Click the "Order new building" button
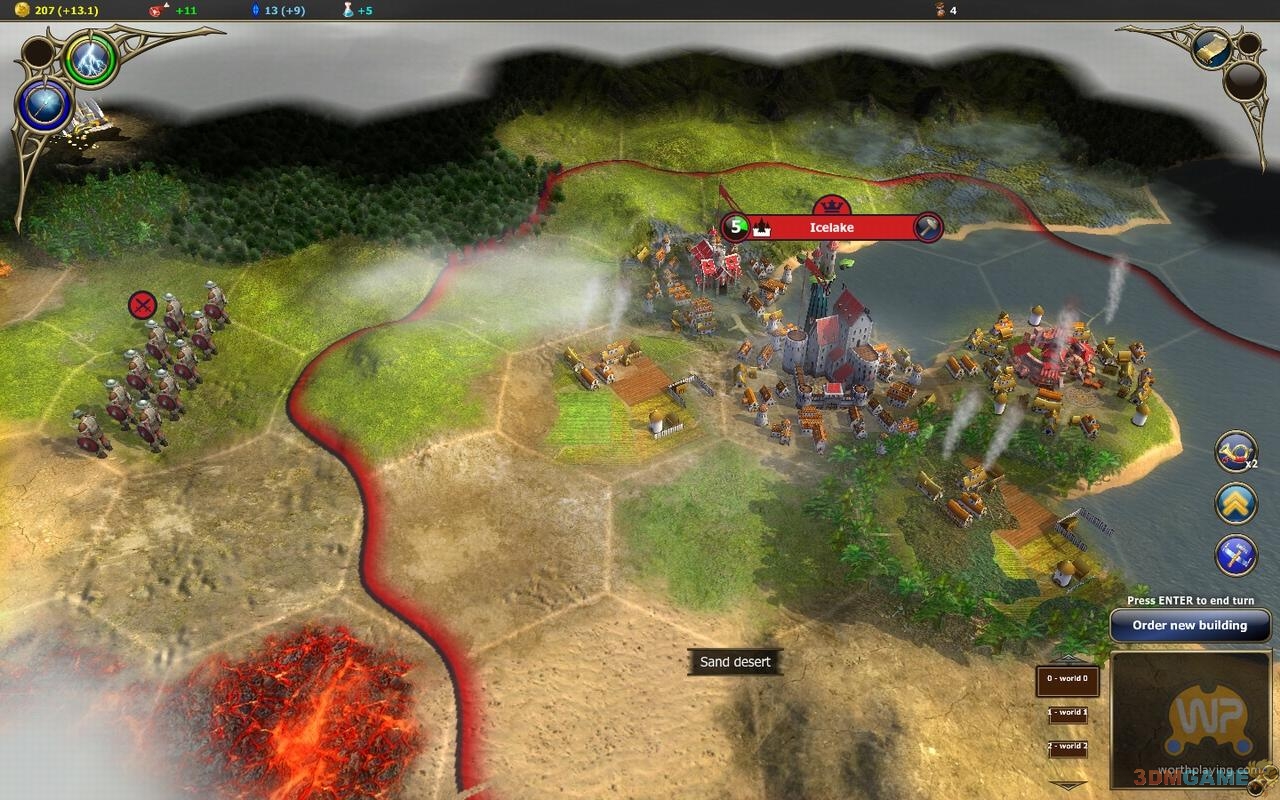1280x800 pixels. (x=1190, y=626)
